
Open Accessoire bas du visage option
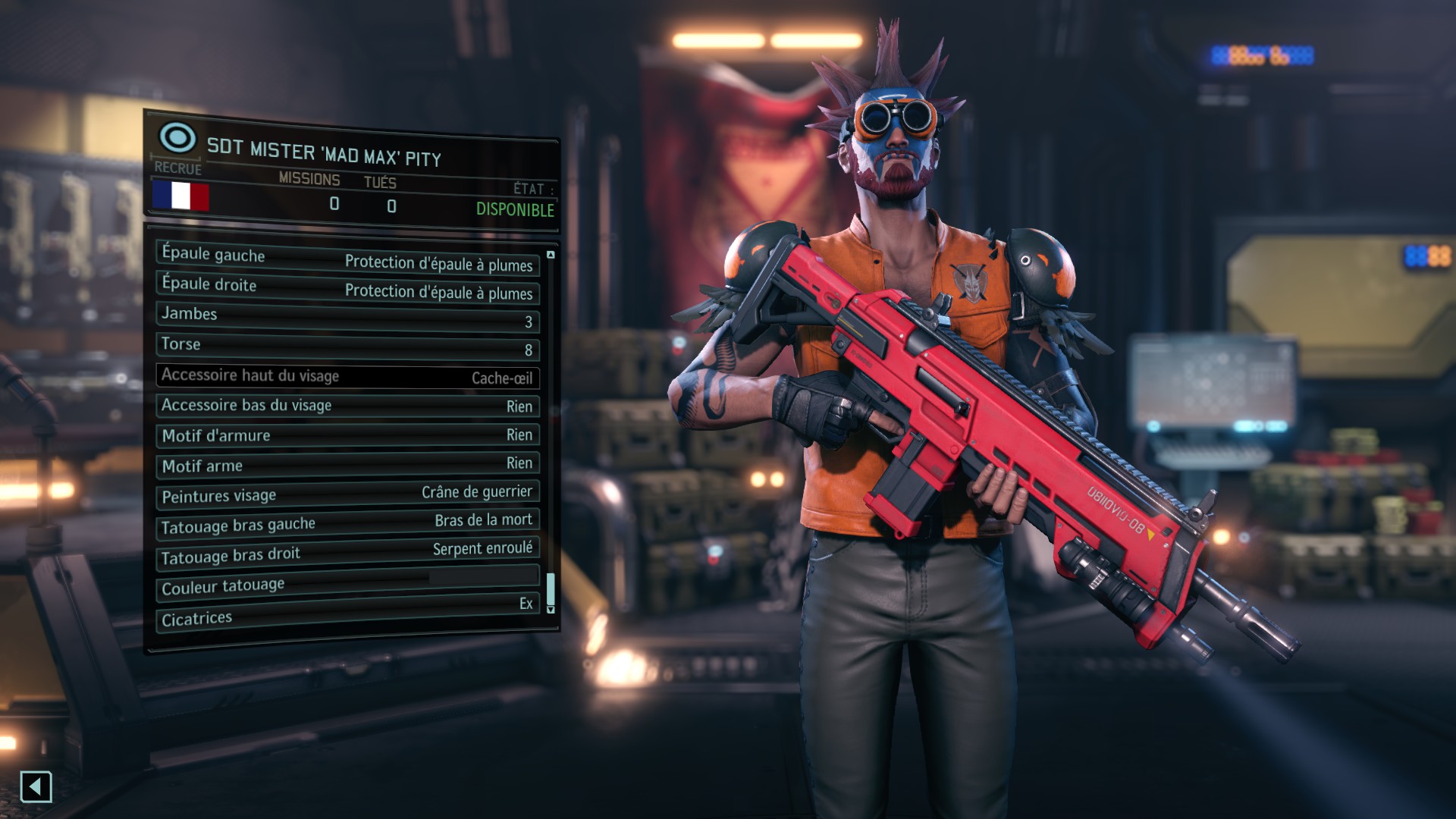(347, 406)
